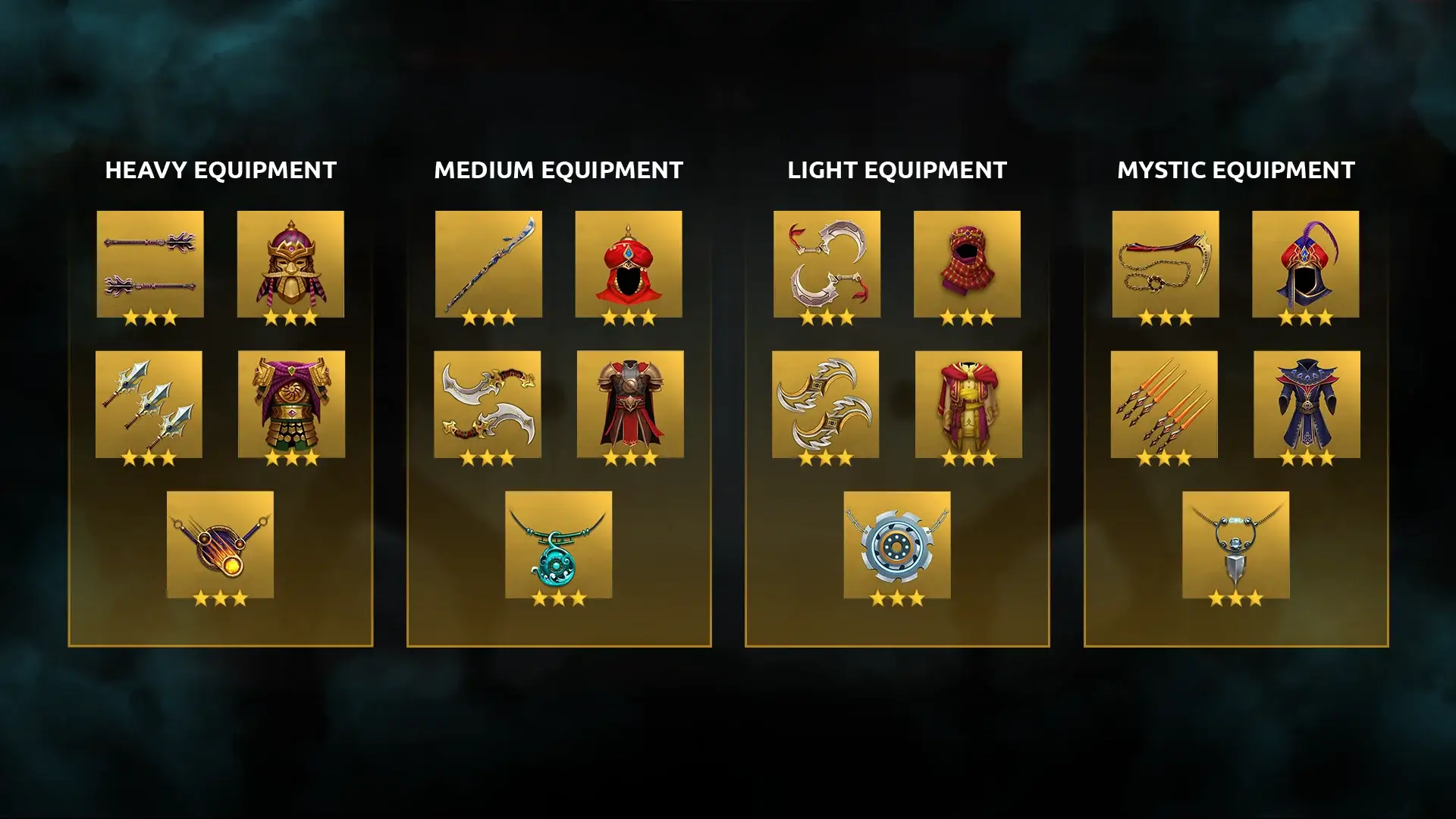
Task: Pick the light crescent throwing blades
Action: [x=826, y=404]
